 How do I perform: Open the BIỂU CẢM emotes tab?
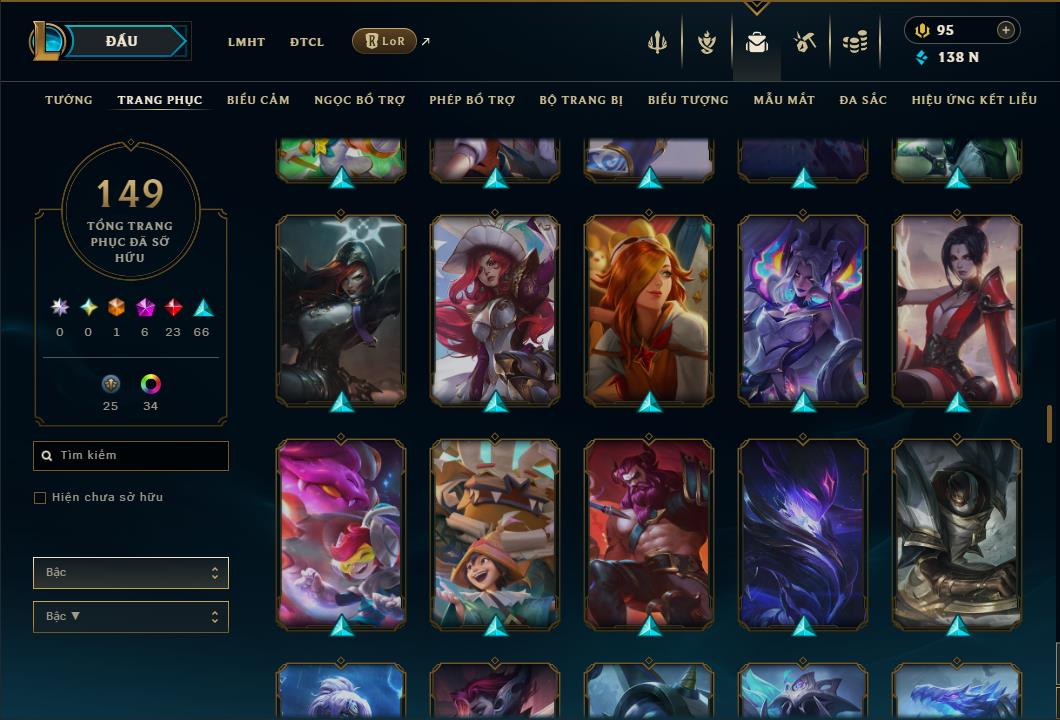[258, 100]
